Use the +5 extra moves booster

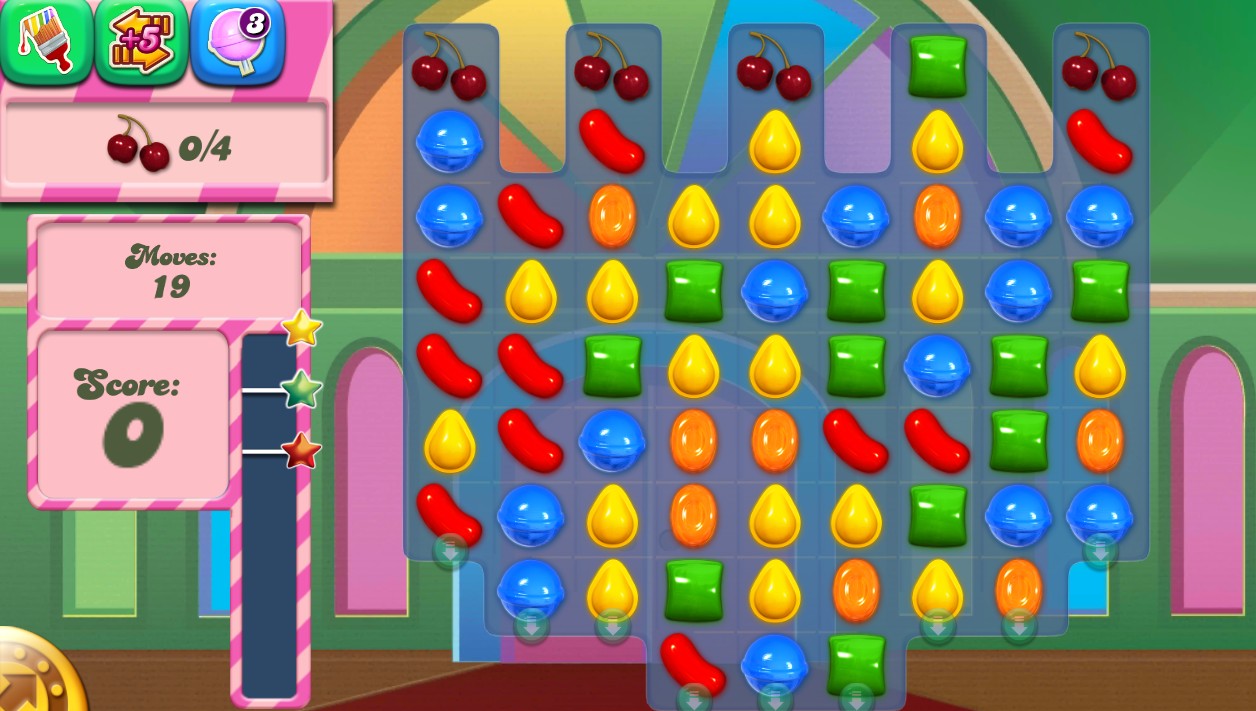pos(141,41)
